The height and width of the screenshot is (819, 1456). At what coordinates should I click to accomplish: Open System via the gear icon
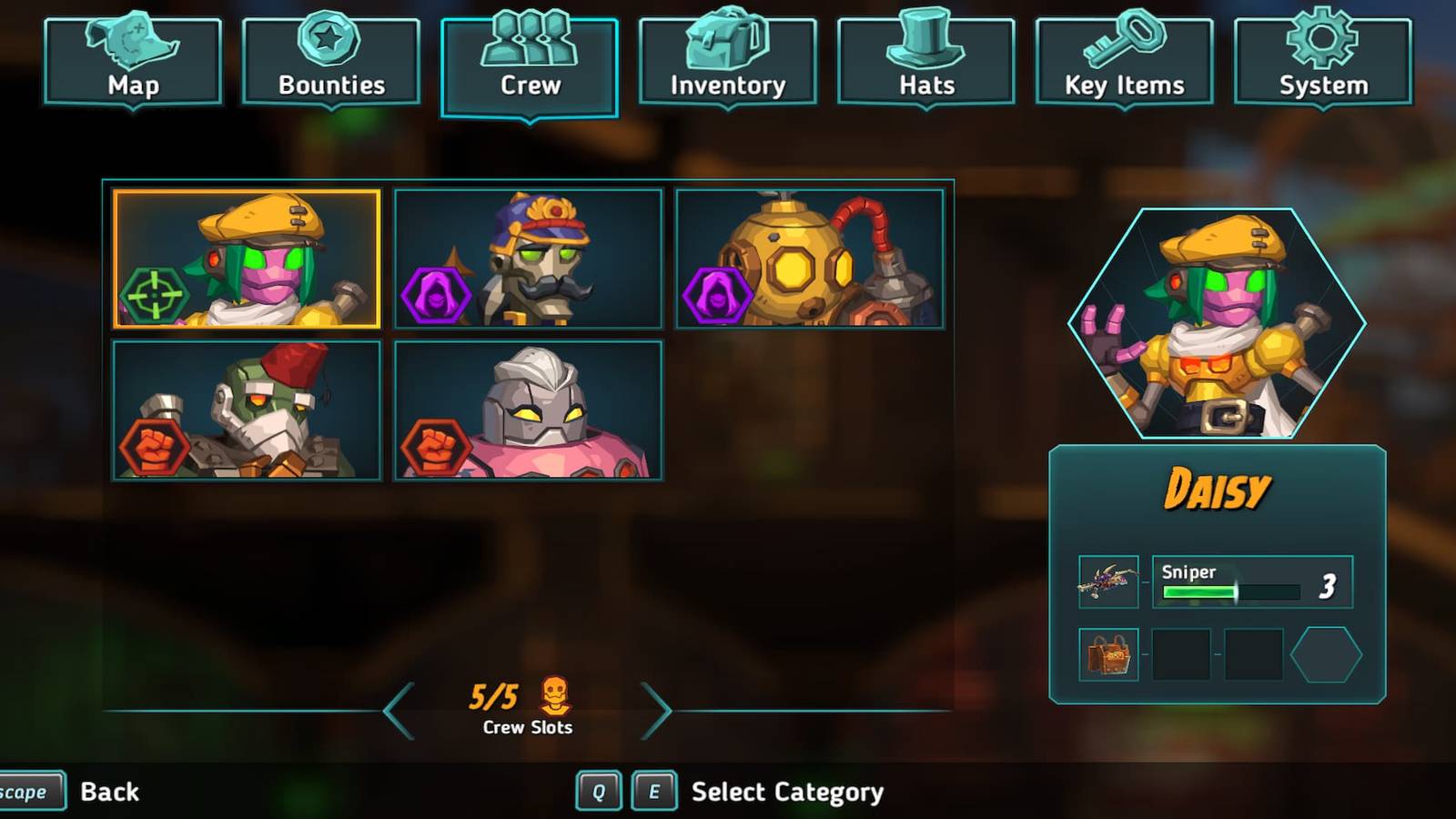point(1322,39)
